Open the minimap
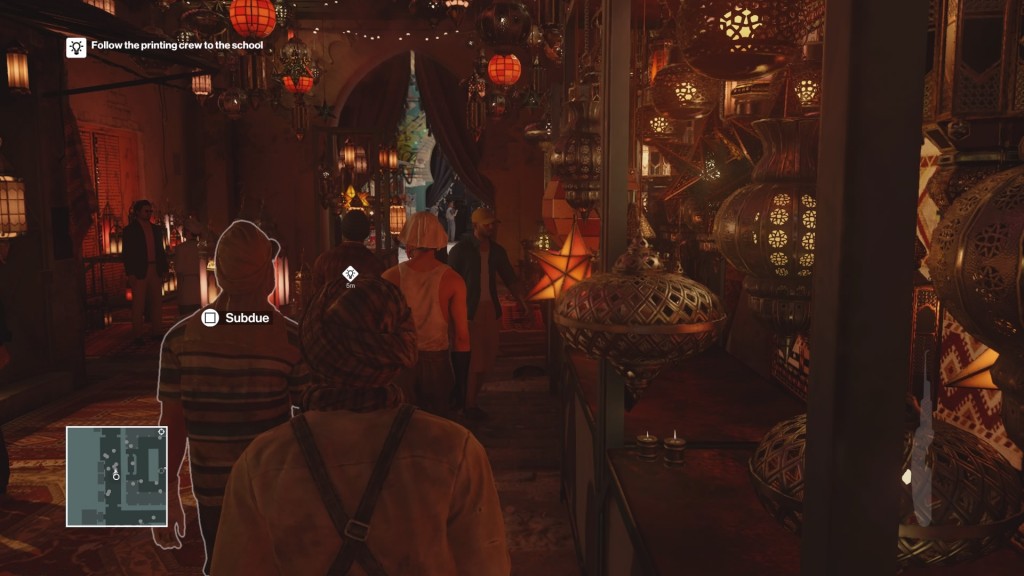 click(x=117, y=476)
